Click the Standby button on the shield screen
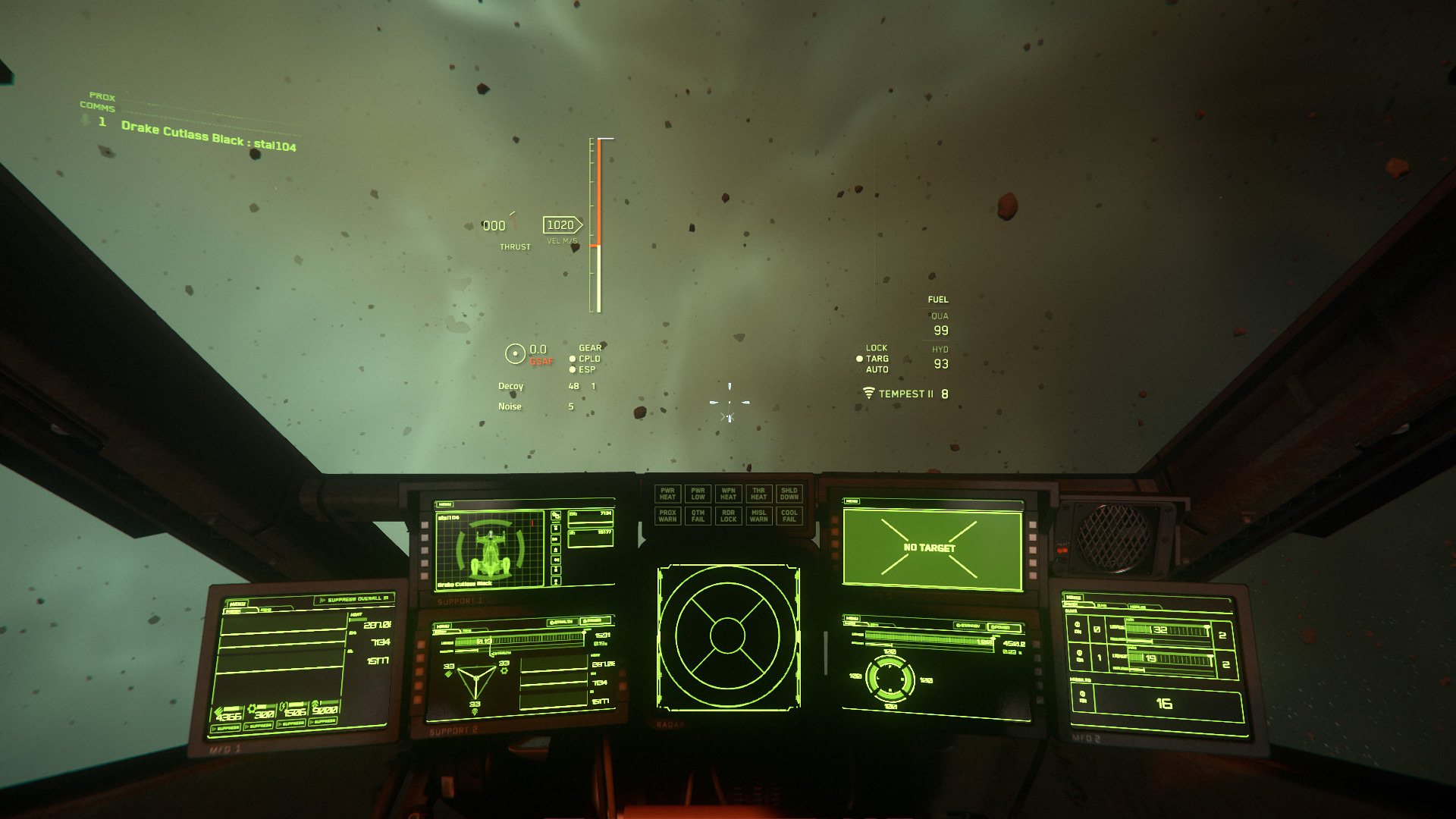 [968, 626]
